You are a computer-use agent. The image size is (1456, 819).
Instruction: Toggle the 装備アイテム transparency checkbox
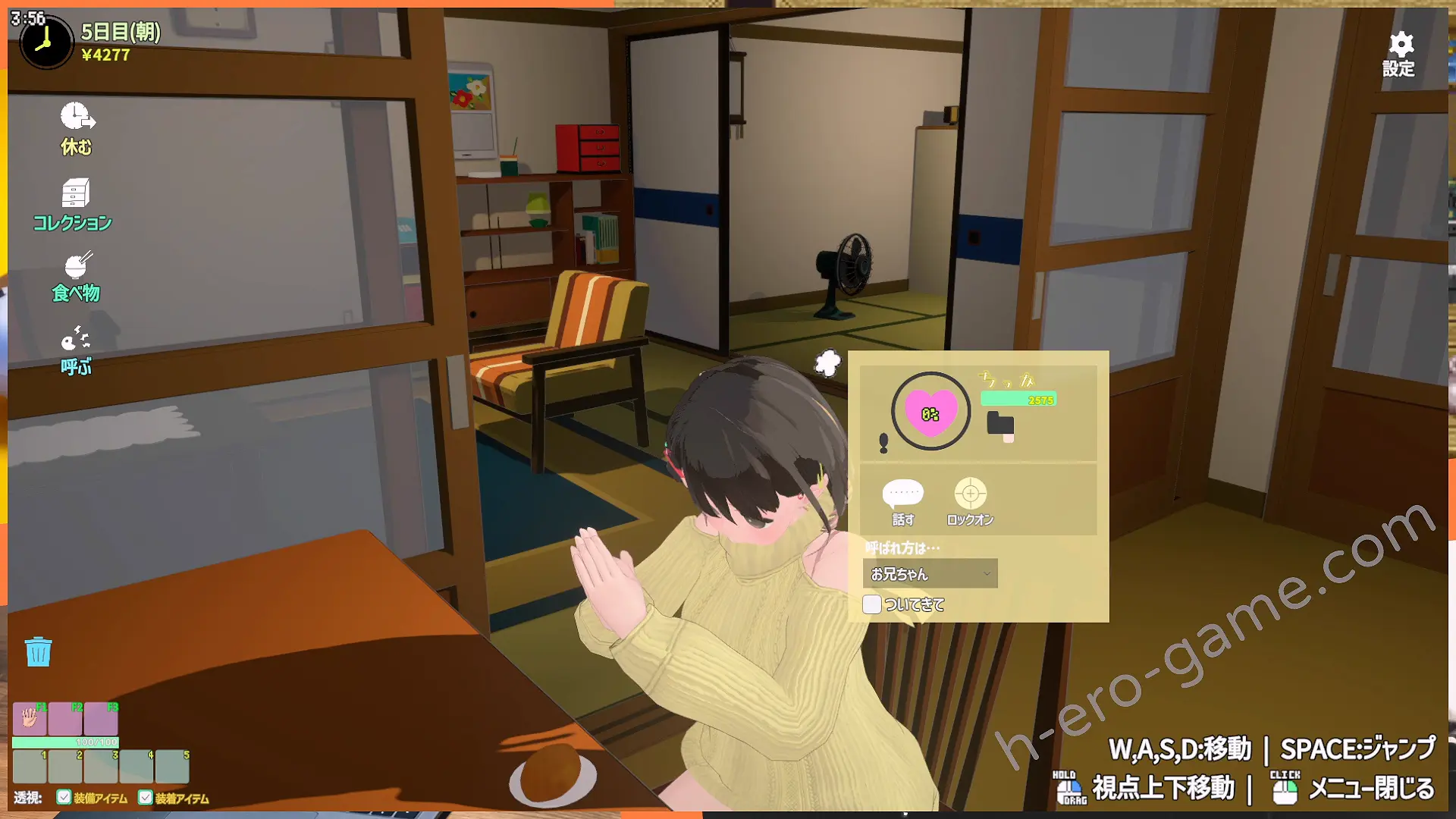tap(64, 797)
